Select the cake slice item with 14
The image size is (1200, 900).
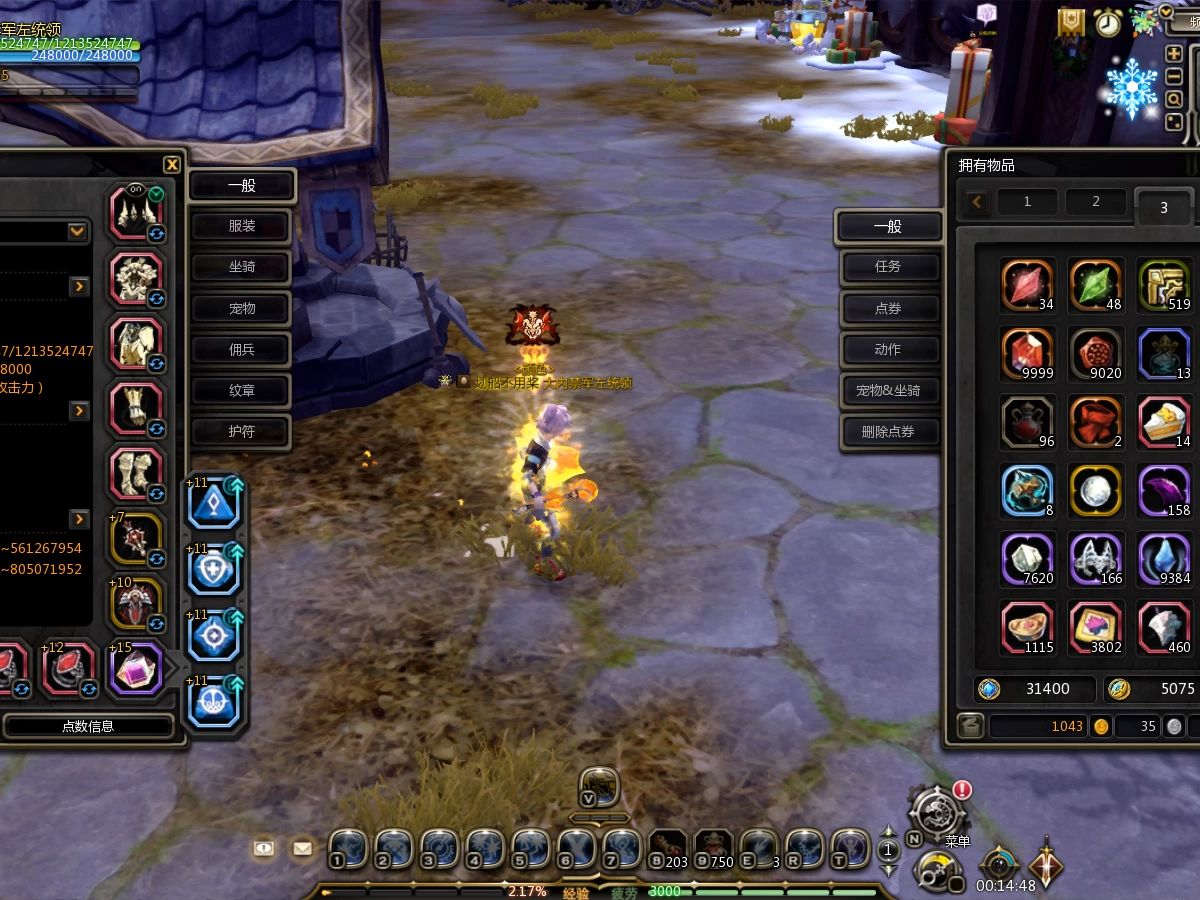coord(1165,421)
